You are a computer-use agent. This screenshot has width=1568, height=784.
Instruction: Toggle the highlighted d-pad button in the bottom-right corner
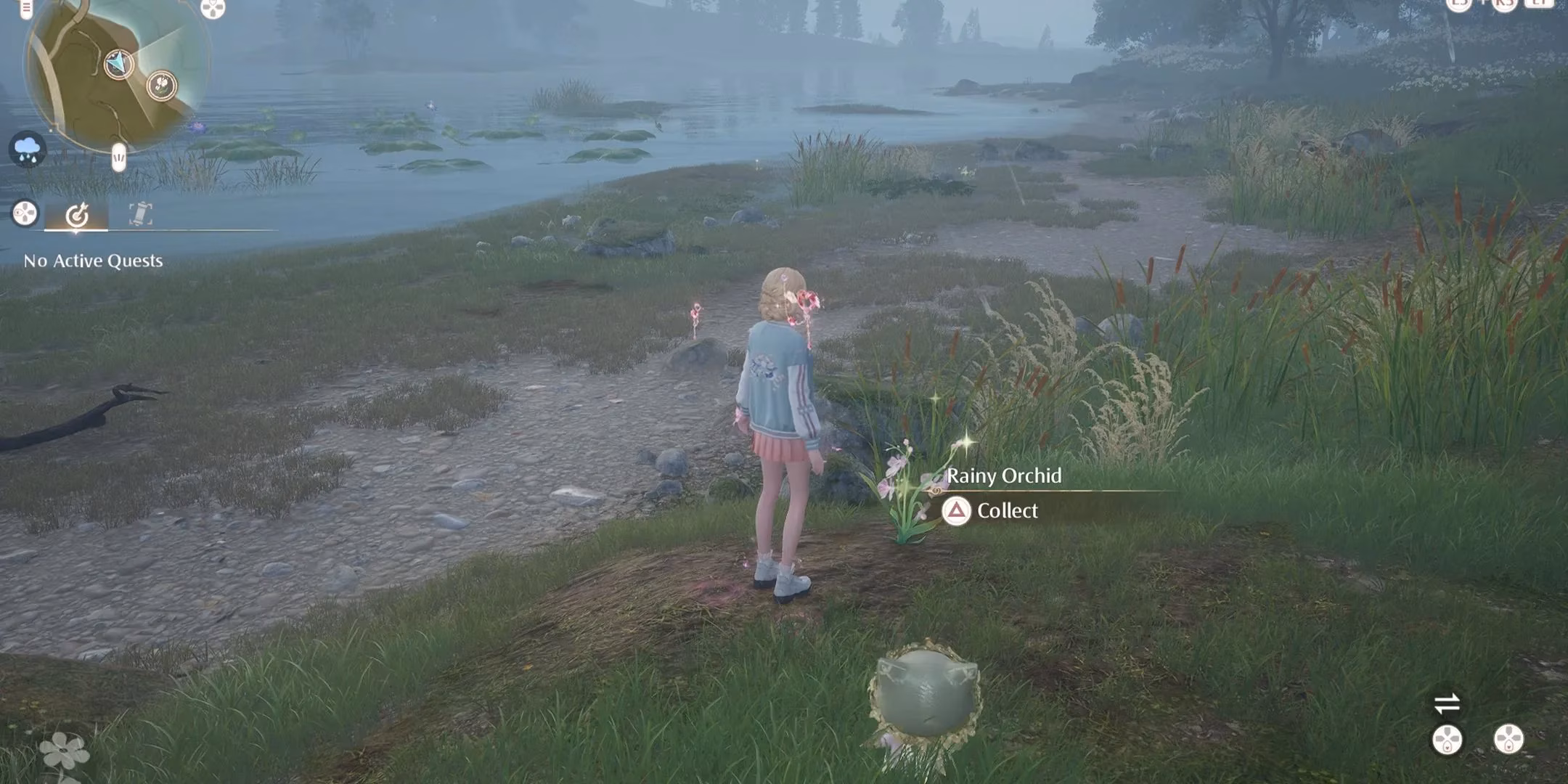(x=1508, y=739)
